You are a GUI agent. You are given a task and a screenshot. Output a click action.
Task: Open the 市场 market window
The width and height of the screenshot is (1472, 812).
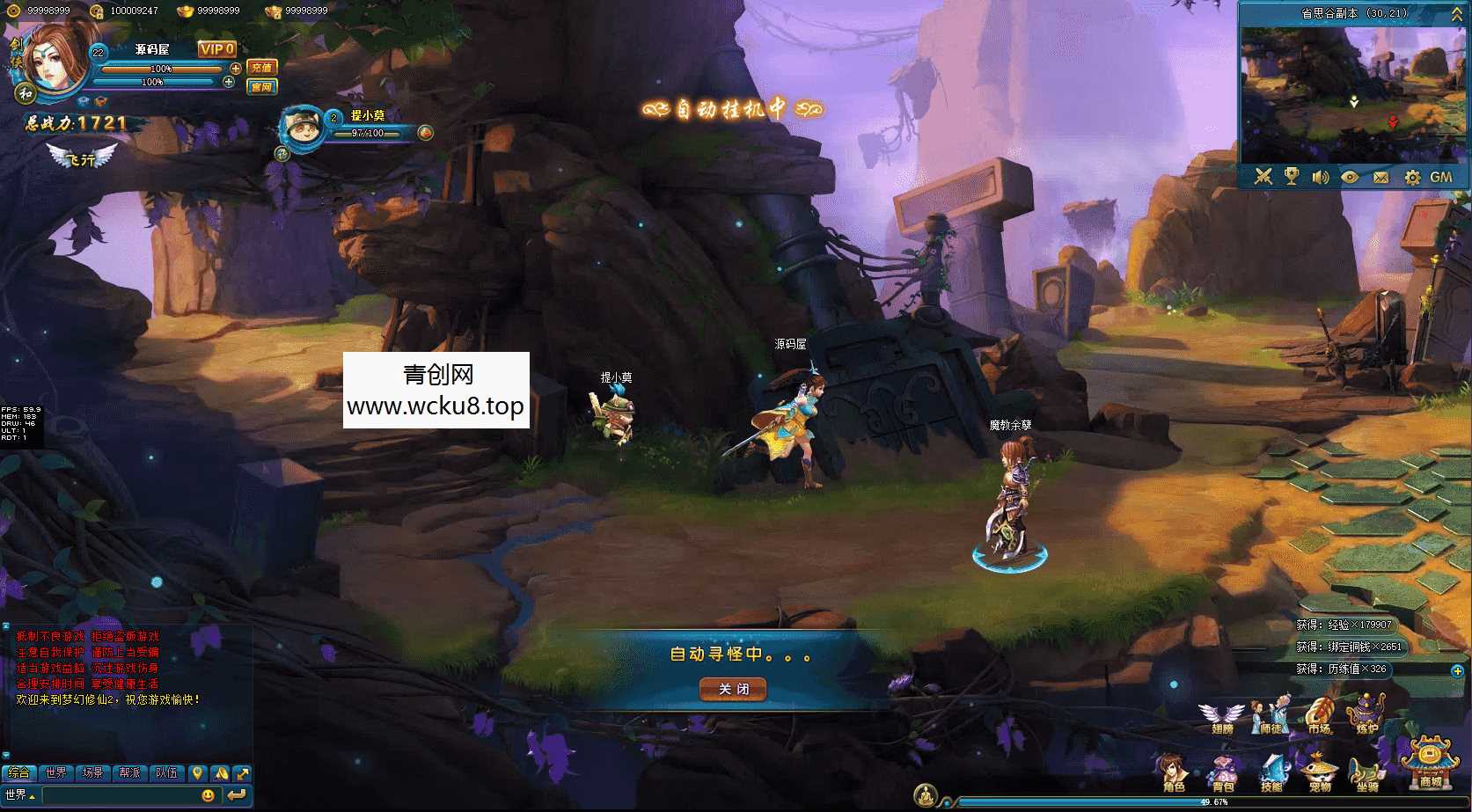pos(1320,714)
